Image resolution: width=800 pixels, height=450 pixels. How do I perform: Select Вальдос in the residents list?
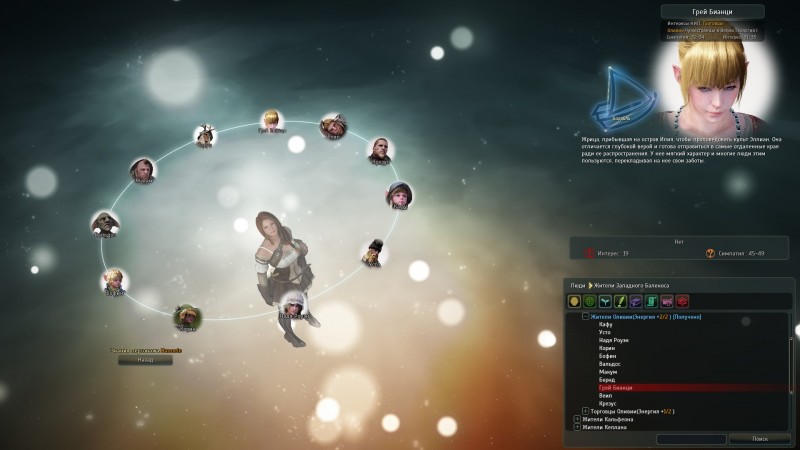coord(609,364)
